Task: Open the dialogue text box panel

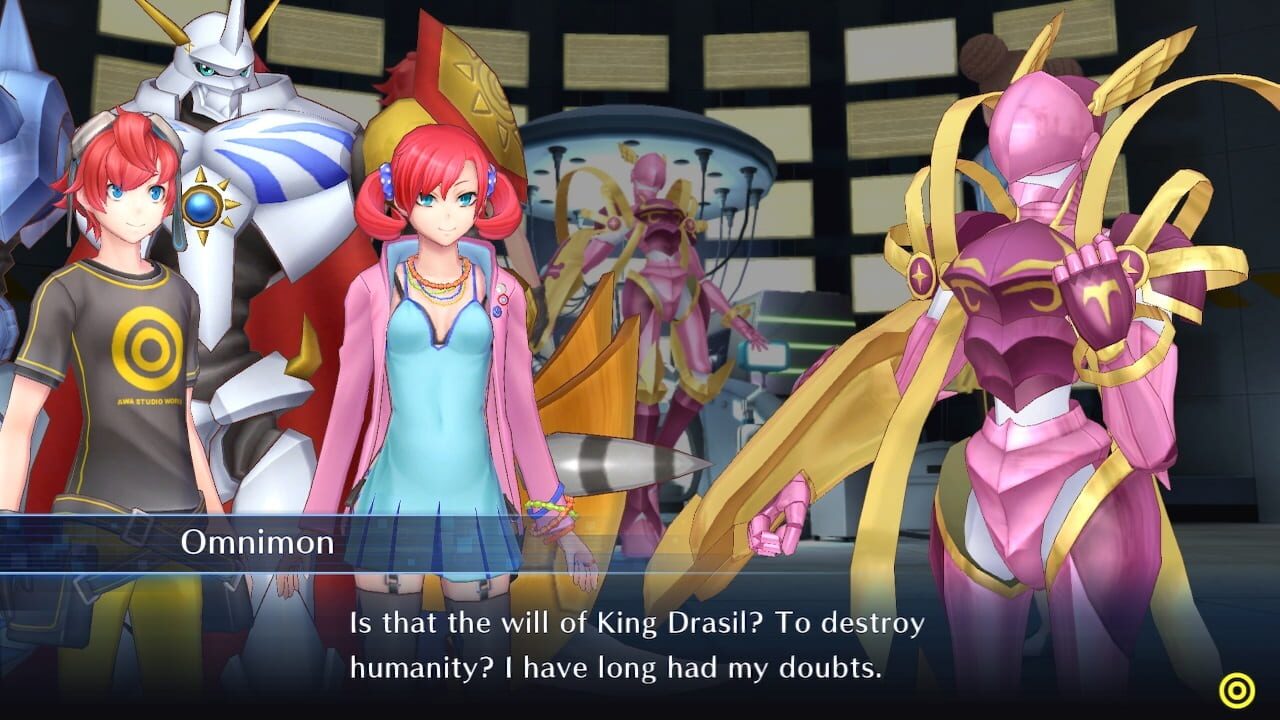Action: point(640,640)
